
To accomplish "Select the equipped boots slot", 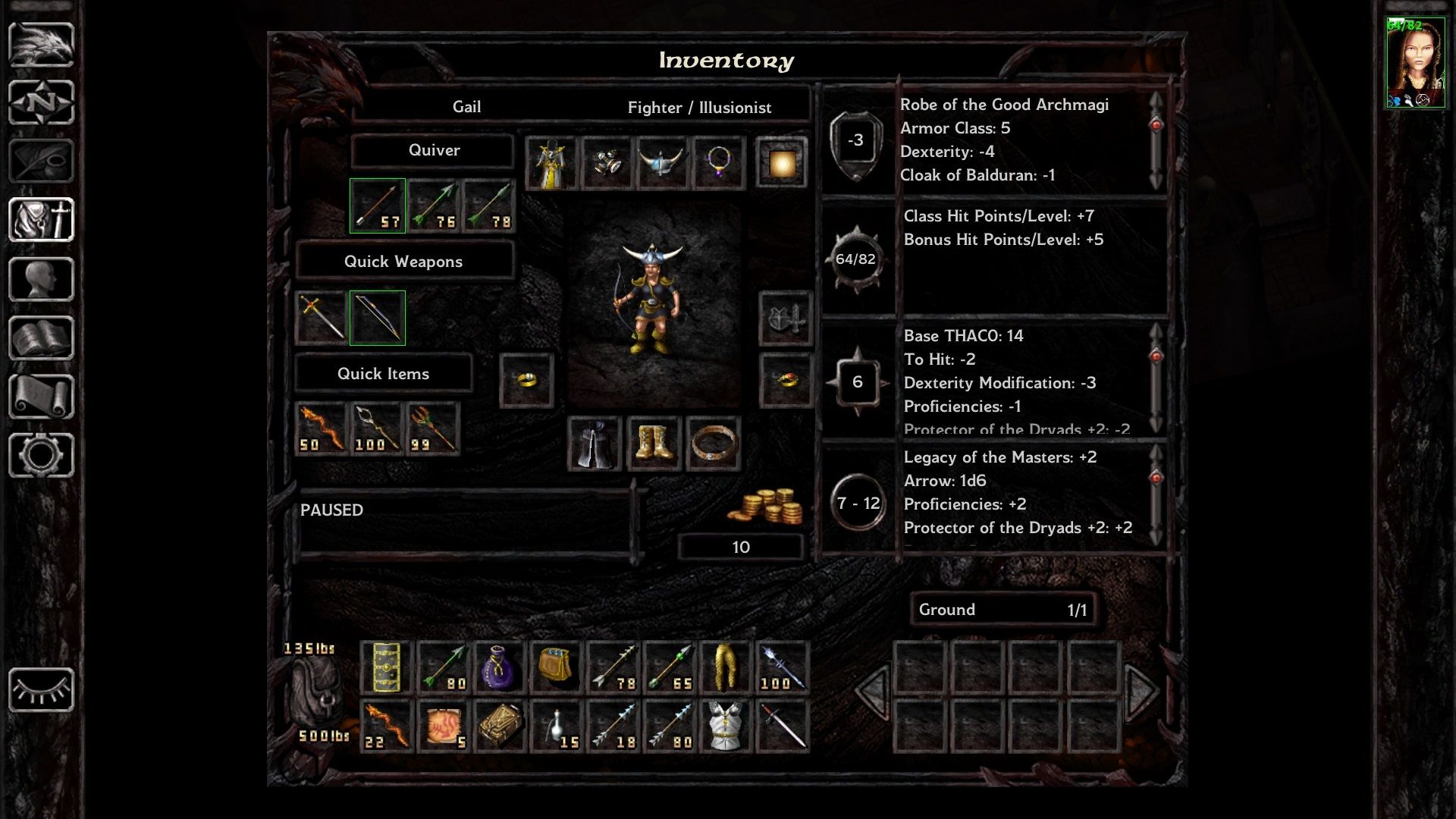I will click(654, 444).
